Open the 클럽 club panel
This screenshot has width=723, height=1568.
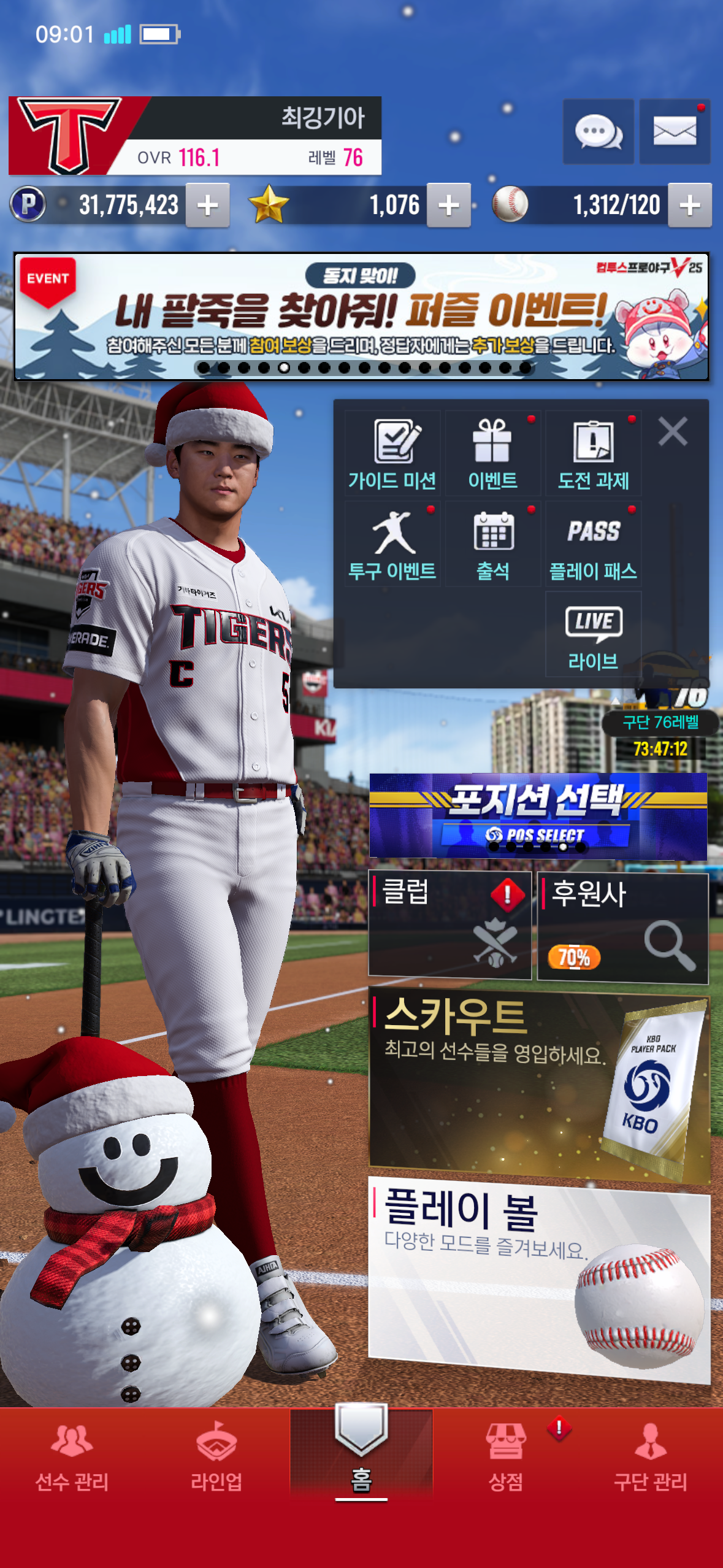(449, 924)
